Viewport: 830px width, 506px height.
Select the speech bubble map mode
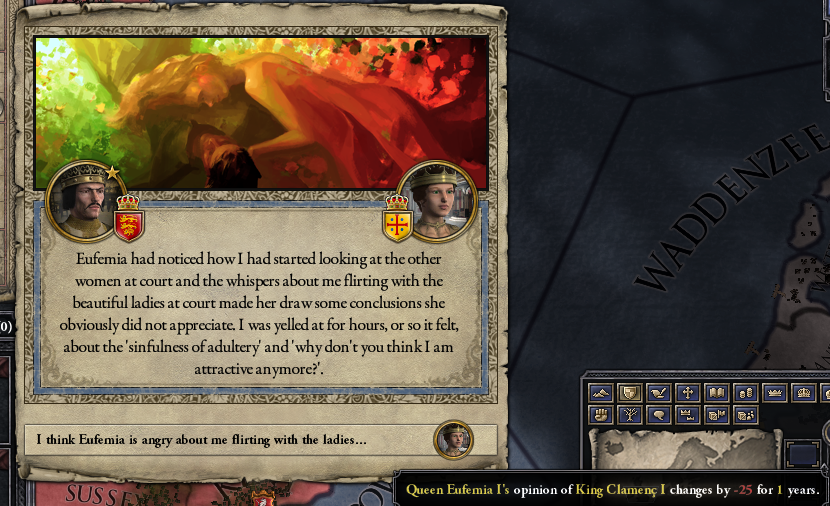click(658, 414)
